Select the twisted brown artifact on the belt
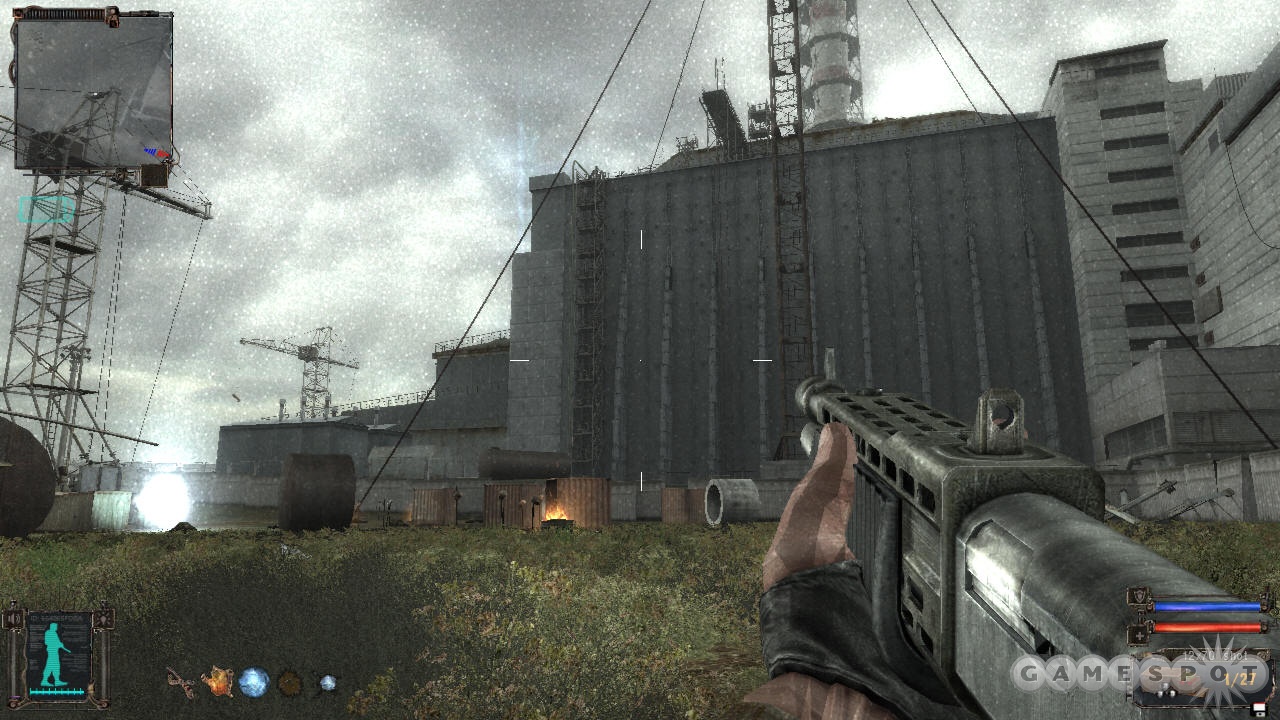 click(181, 682)
